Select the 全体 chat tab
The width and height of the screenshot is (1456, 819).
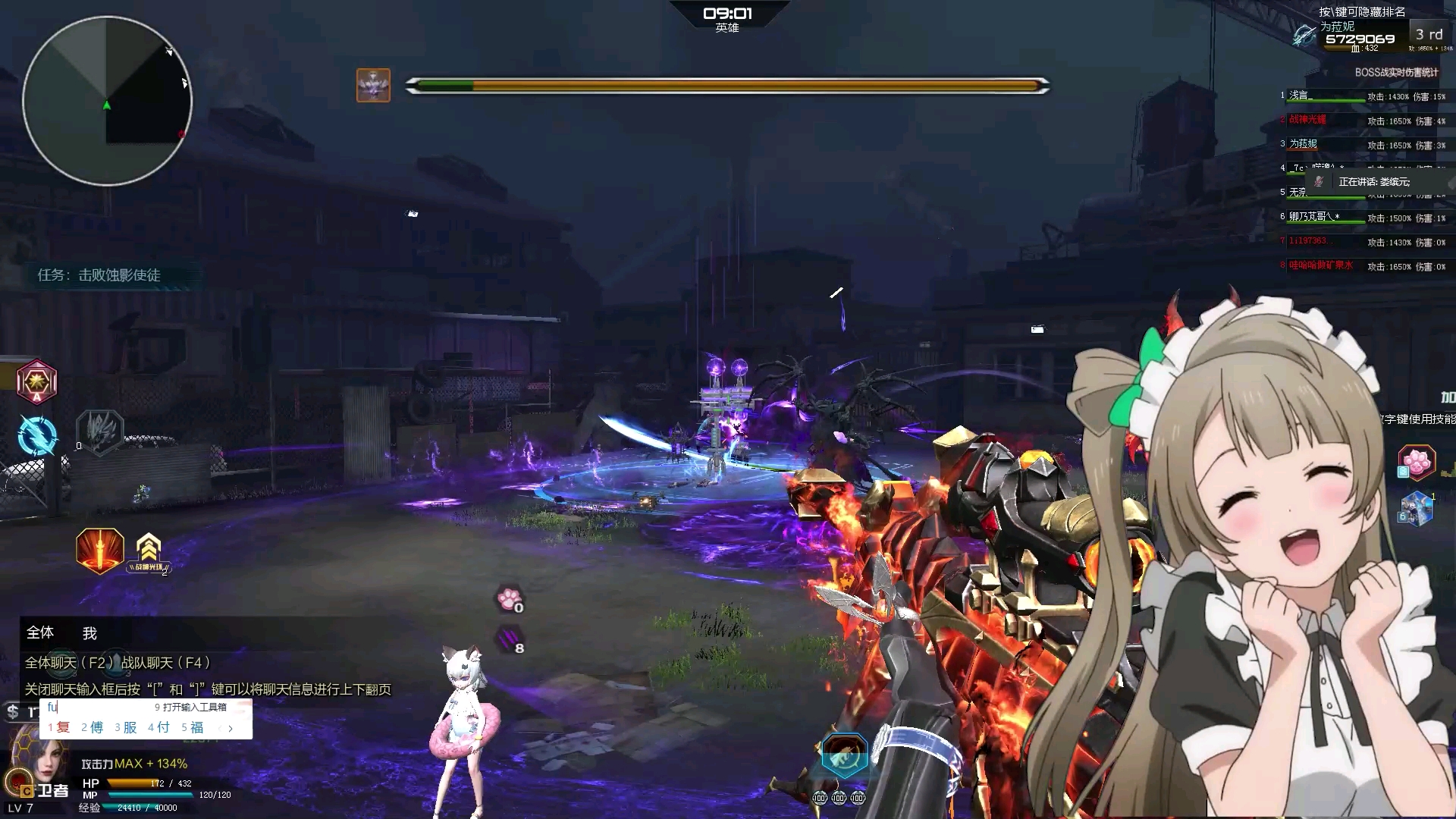tap(41, 632)
